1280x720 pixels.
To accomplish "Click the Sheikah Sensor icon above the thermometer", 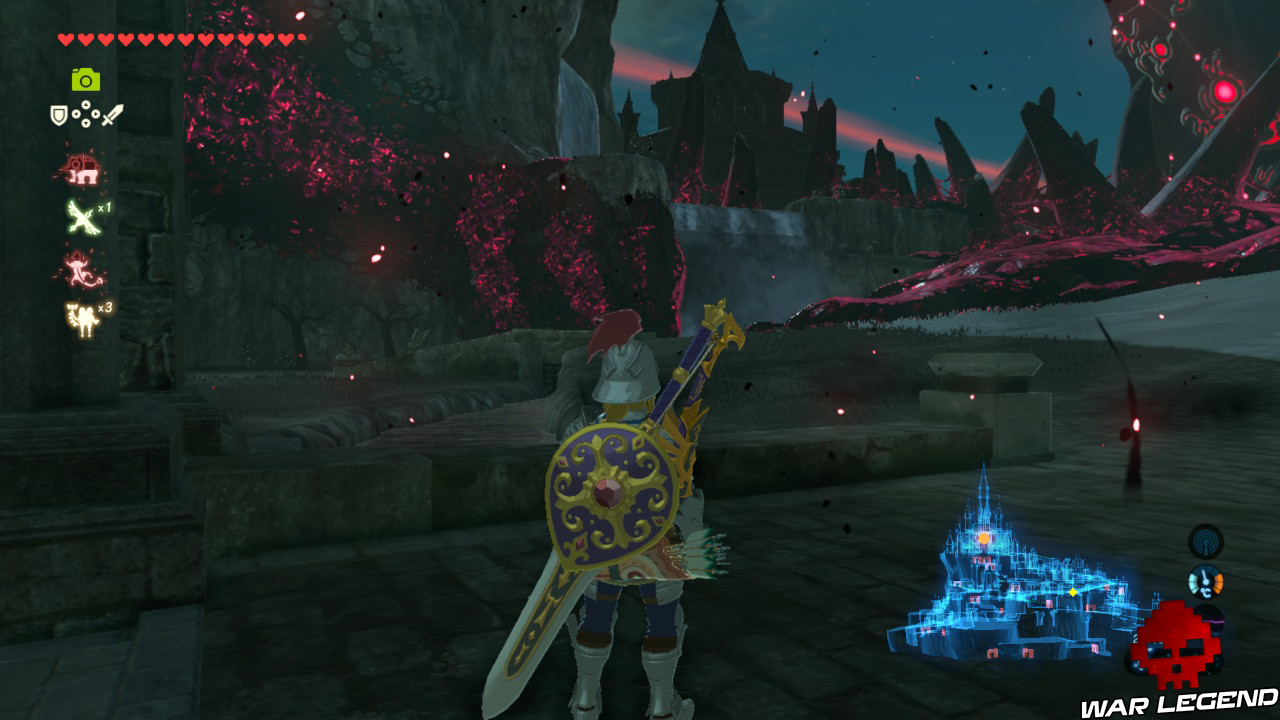I will [1205, 542].
